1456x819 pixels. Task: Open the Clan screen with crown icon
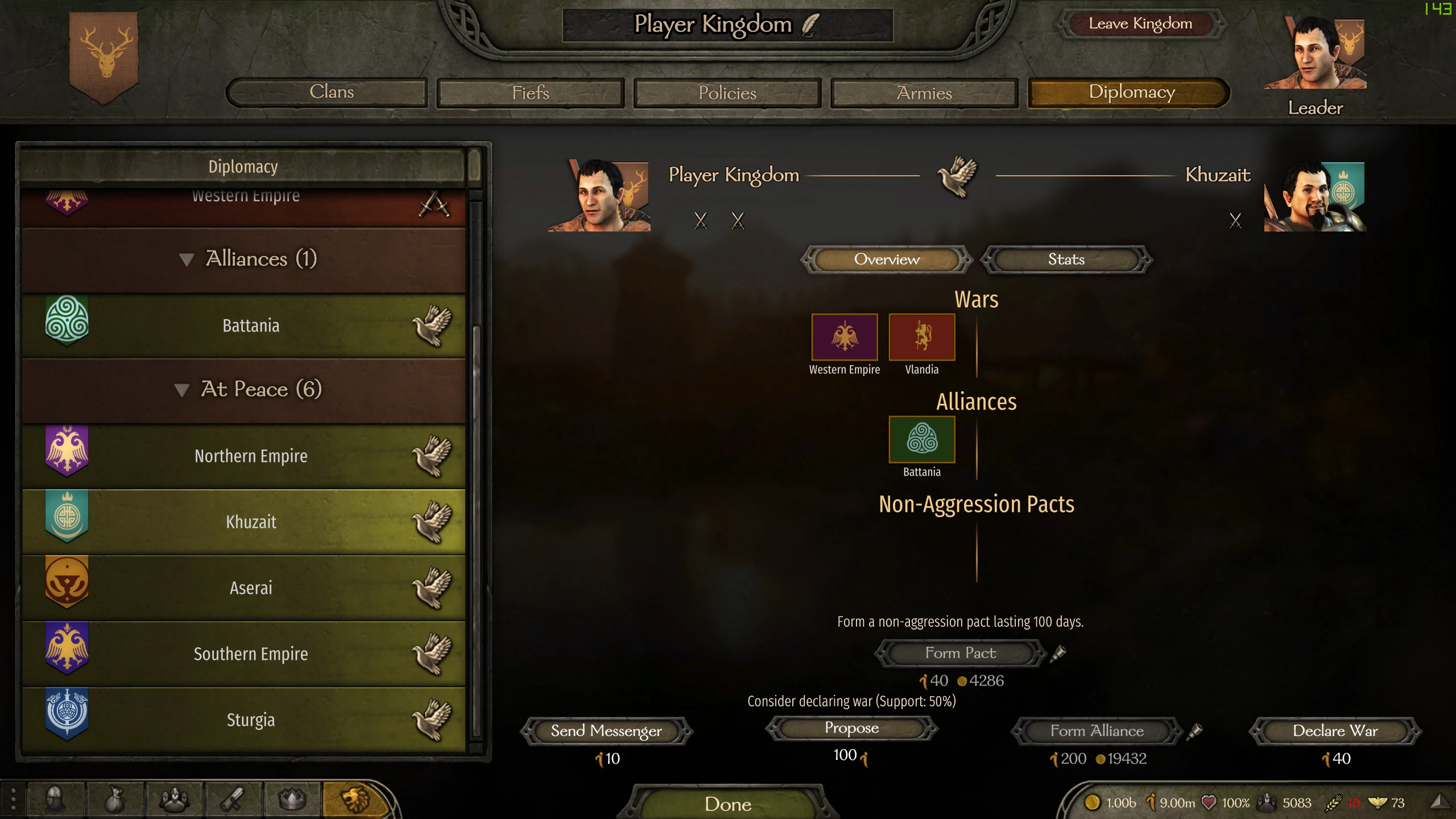(291, 798)
